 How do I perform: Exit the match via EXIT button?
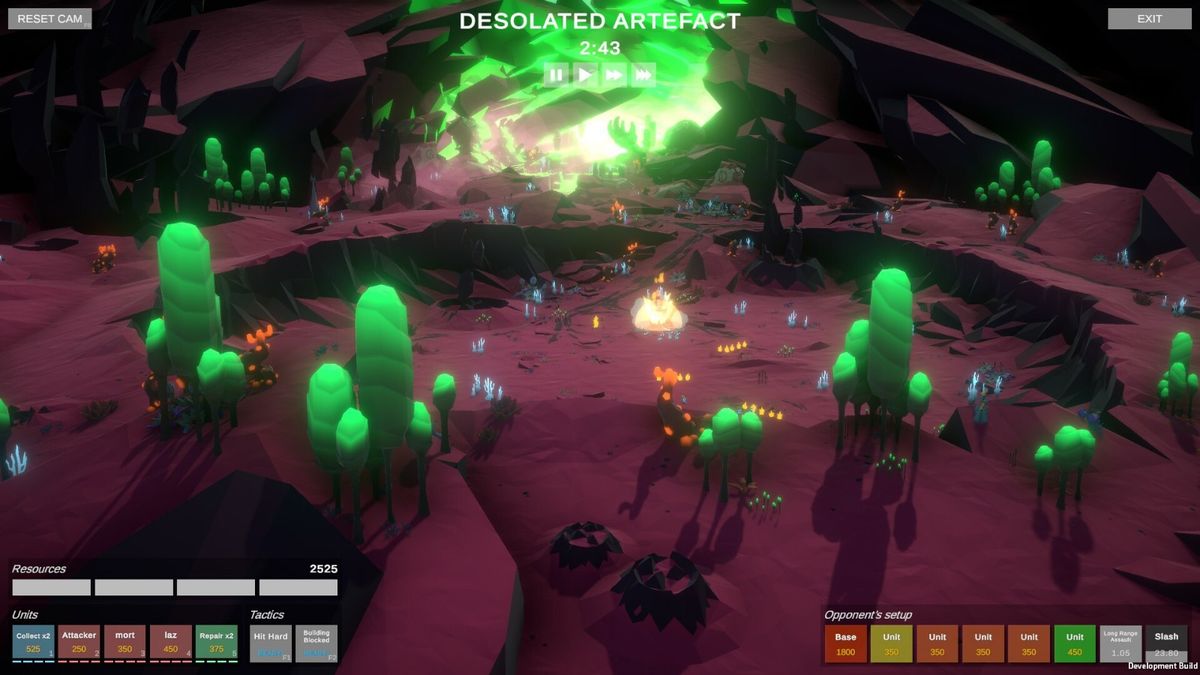(x=1149, y=19)
